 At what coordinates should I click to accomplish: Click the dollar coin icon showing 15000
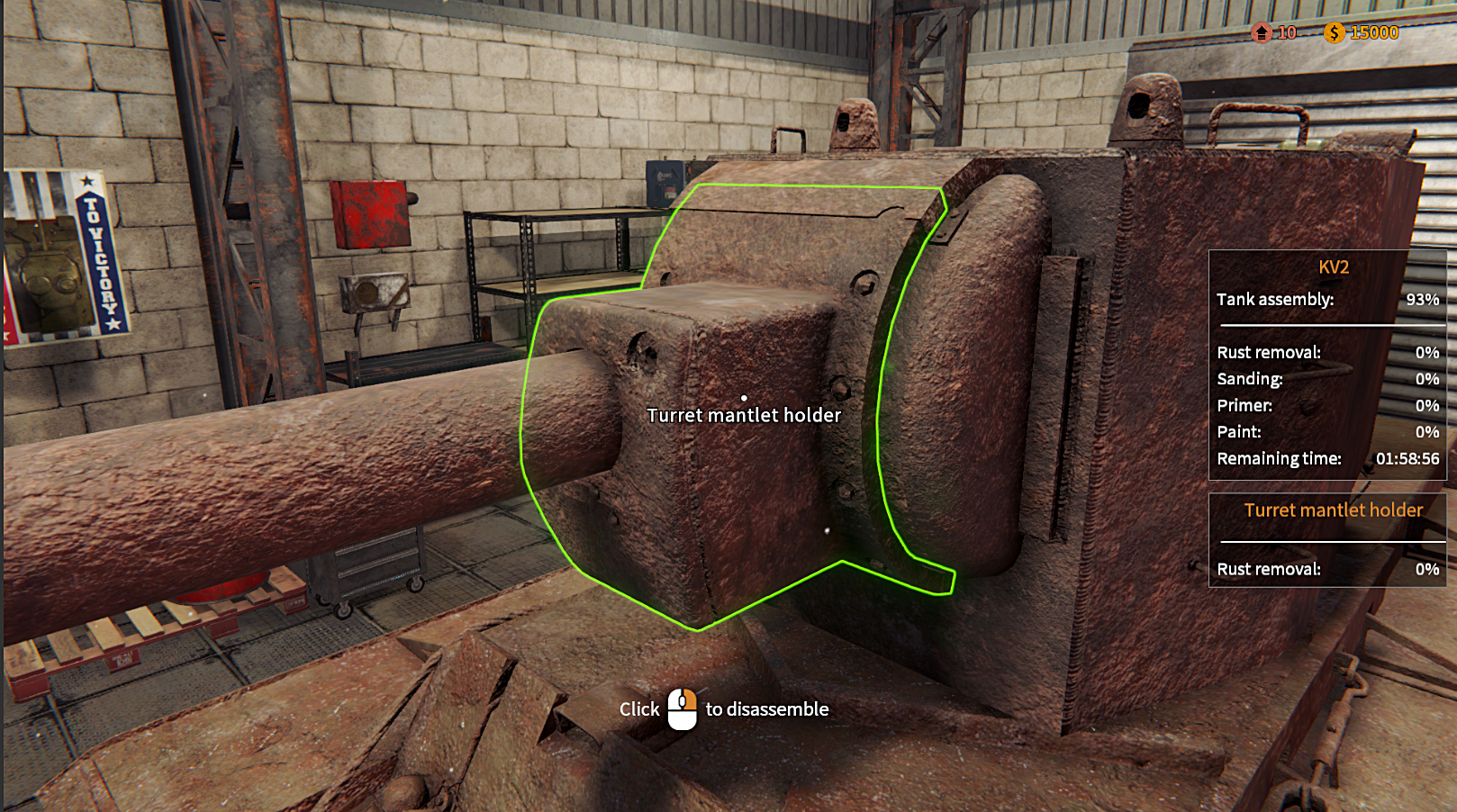1333,34
